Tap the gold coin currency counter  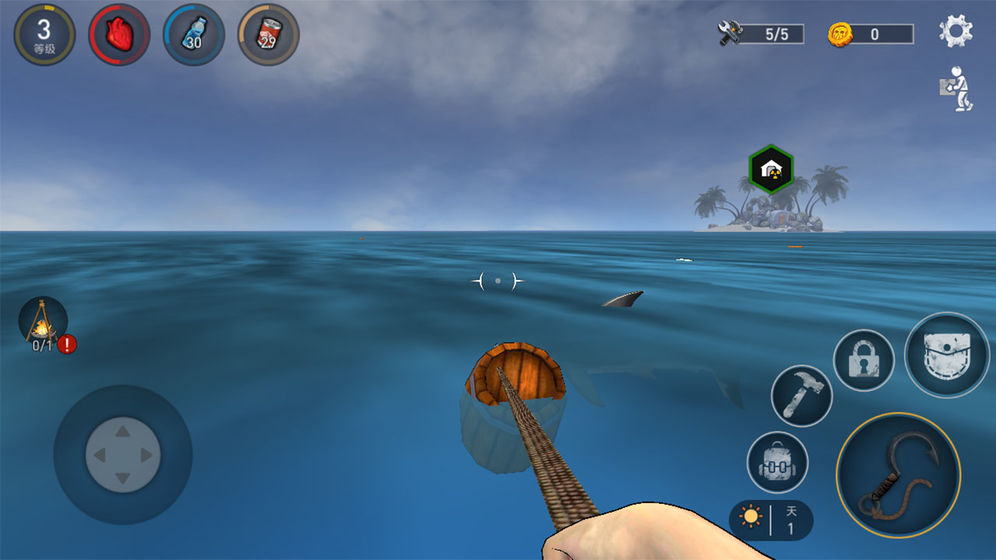click(x=870, y=34)
